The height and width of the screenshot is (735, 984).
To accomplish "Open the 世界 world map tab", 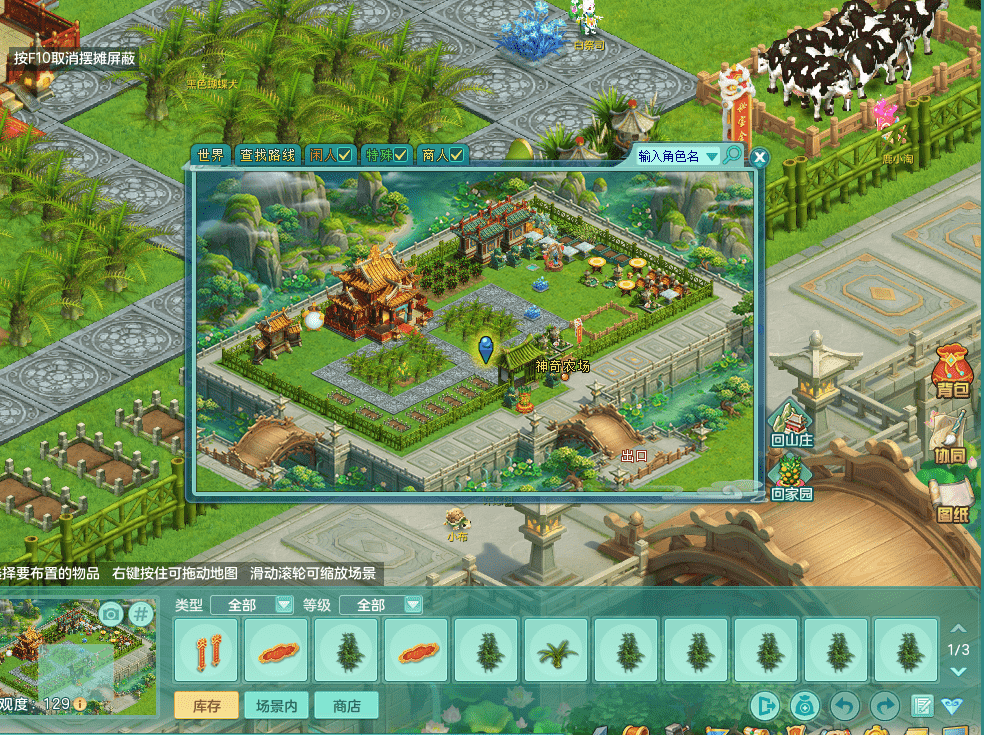I will [211, 155].
